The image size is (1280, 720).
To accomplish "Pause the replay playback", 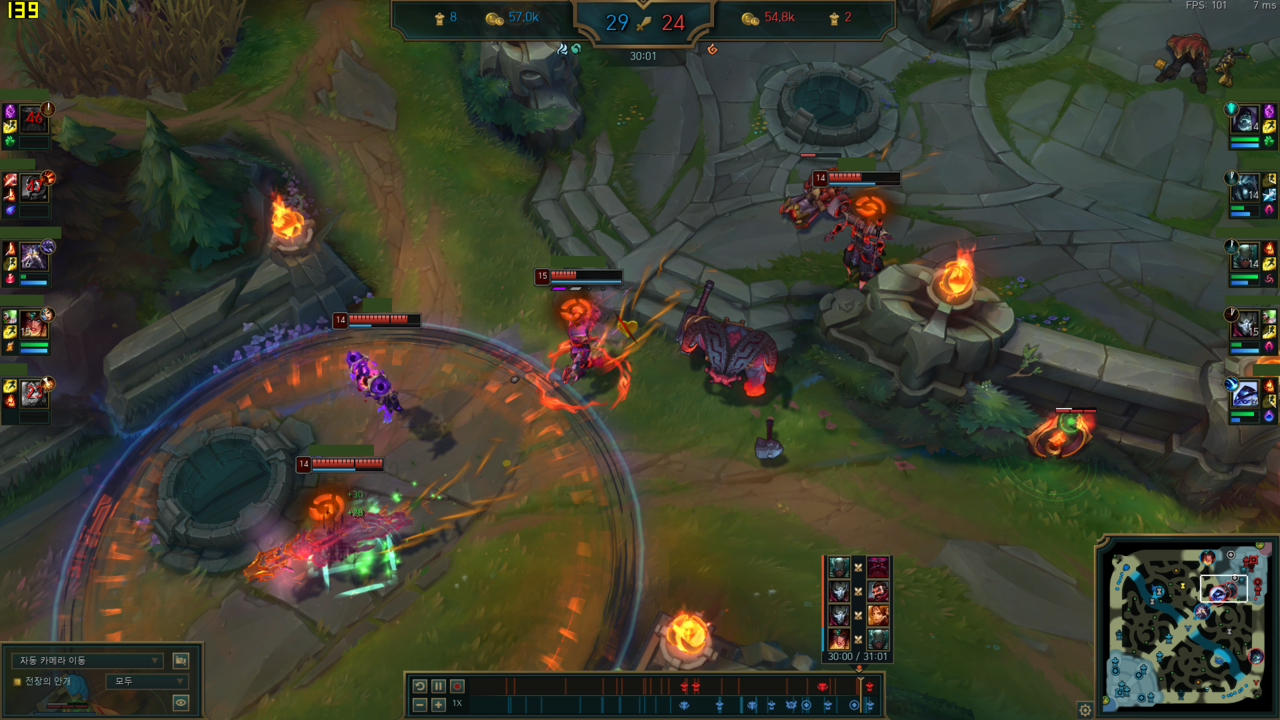I will [x=438, y=686].
